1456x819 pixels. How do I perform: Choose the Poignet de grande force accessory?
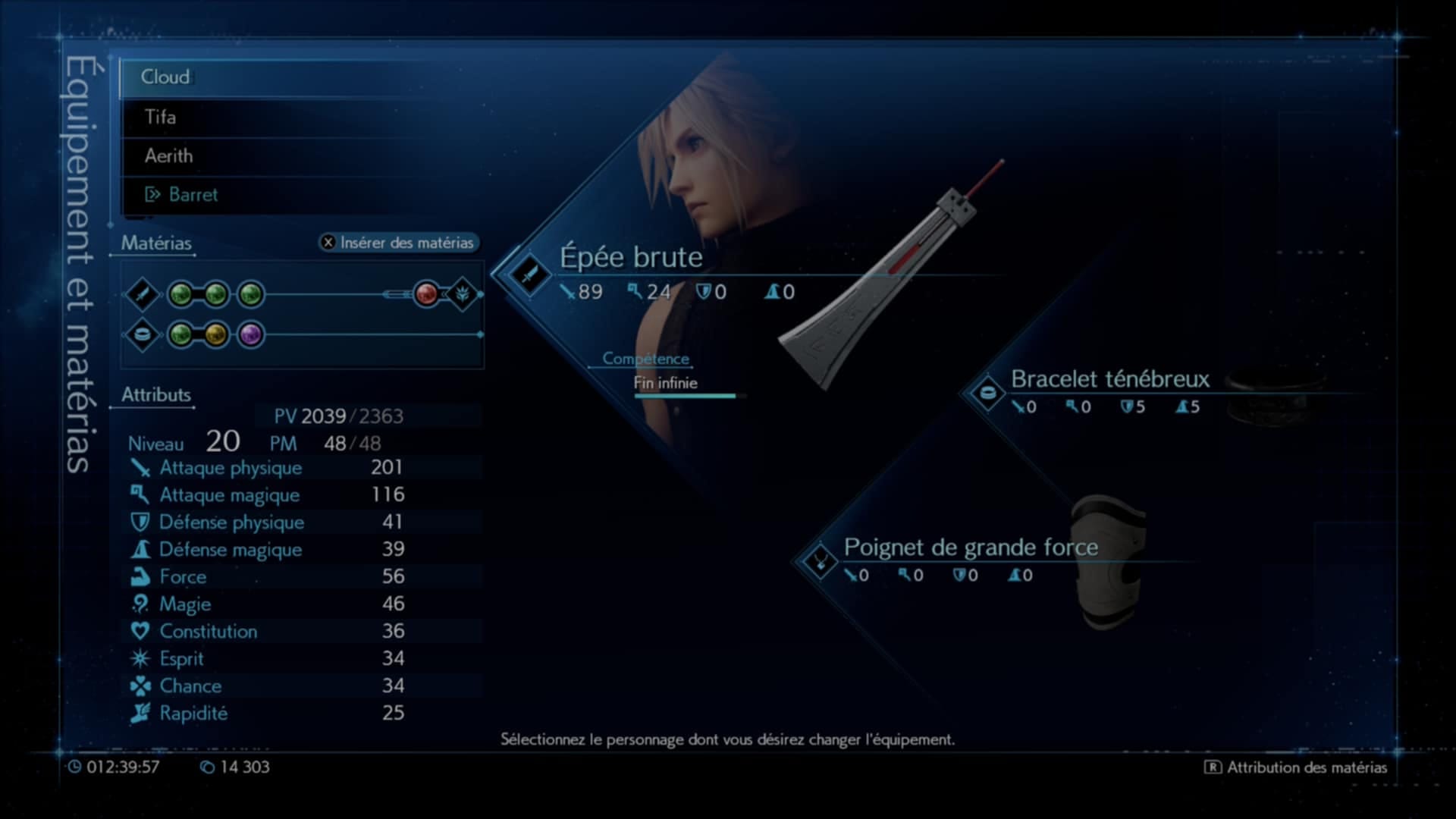970,548
